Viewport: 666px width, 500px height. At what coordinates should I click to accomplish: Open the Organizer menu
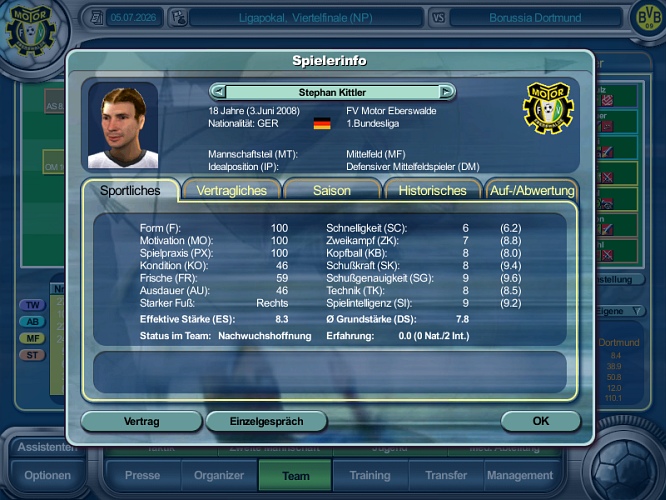[x=219, y=476]
